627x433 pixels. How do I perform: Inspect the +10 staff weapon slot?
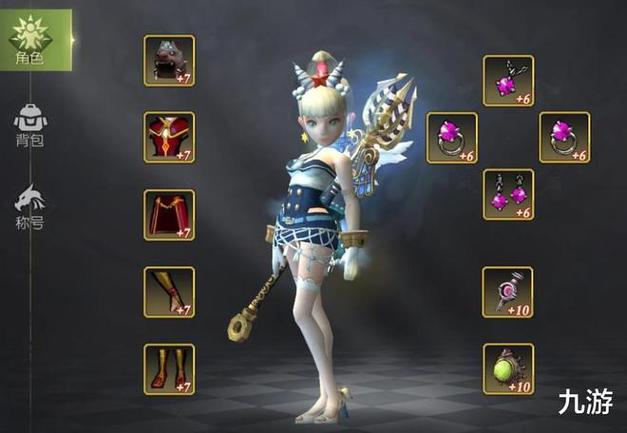click(508, 291)
